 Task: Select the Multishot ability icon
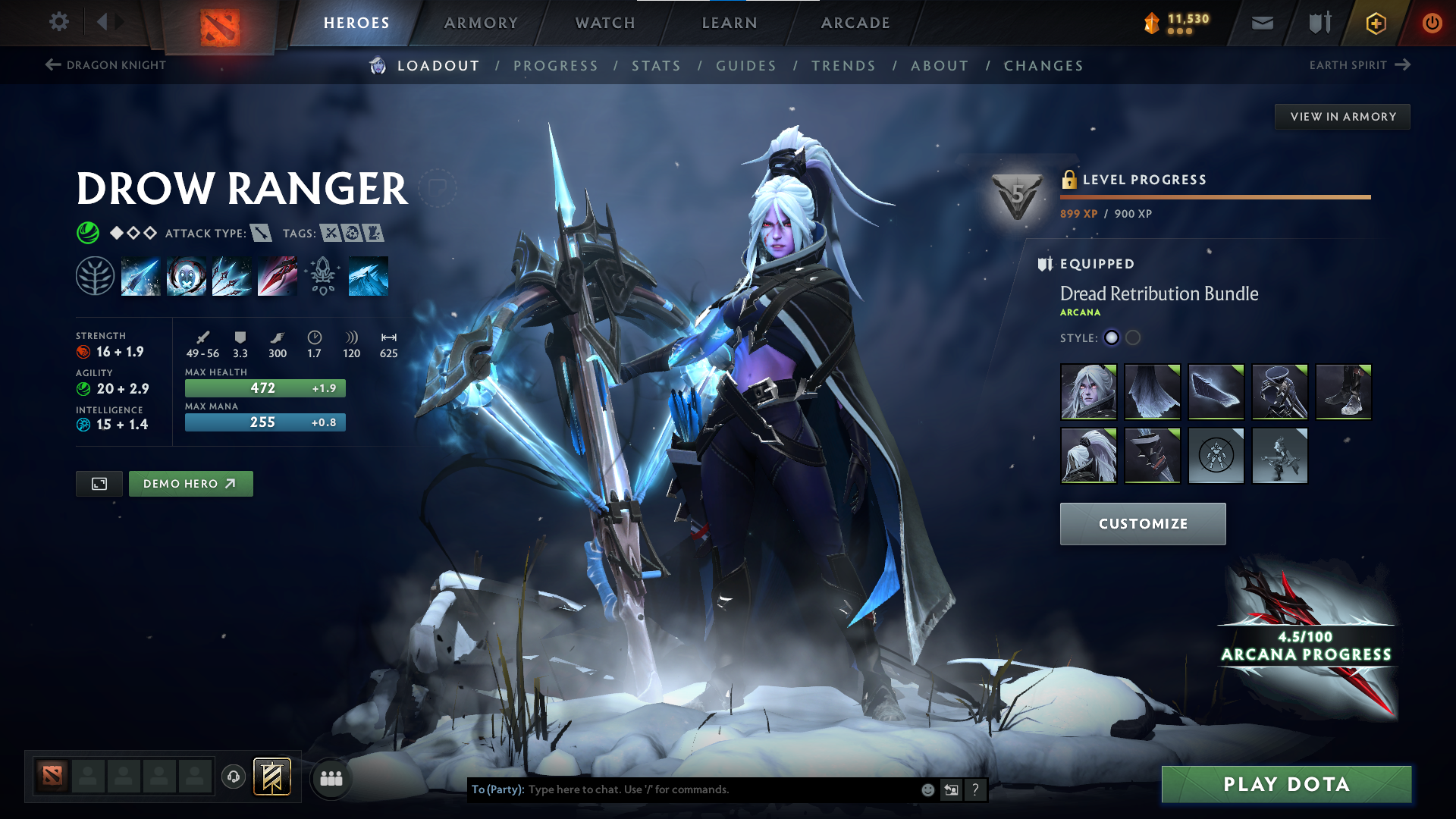232,275
